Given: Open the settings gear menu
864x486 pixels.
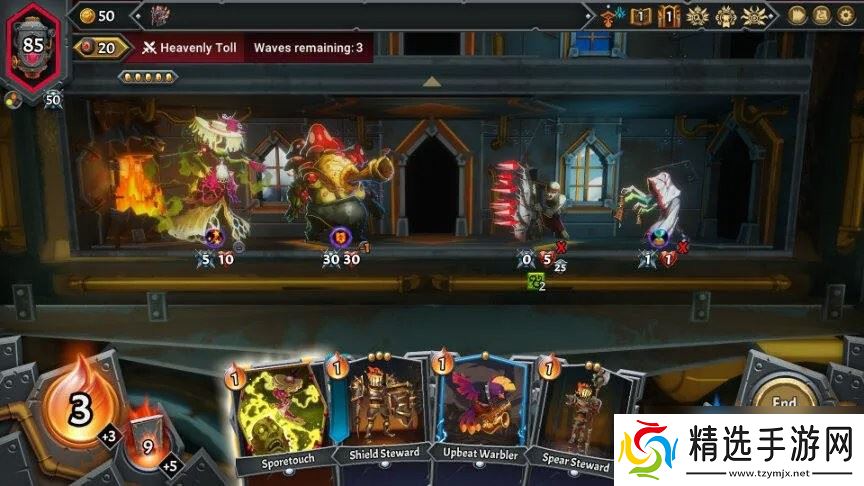Looking at the screenshot, I should coord(848,15).
